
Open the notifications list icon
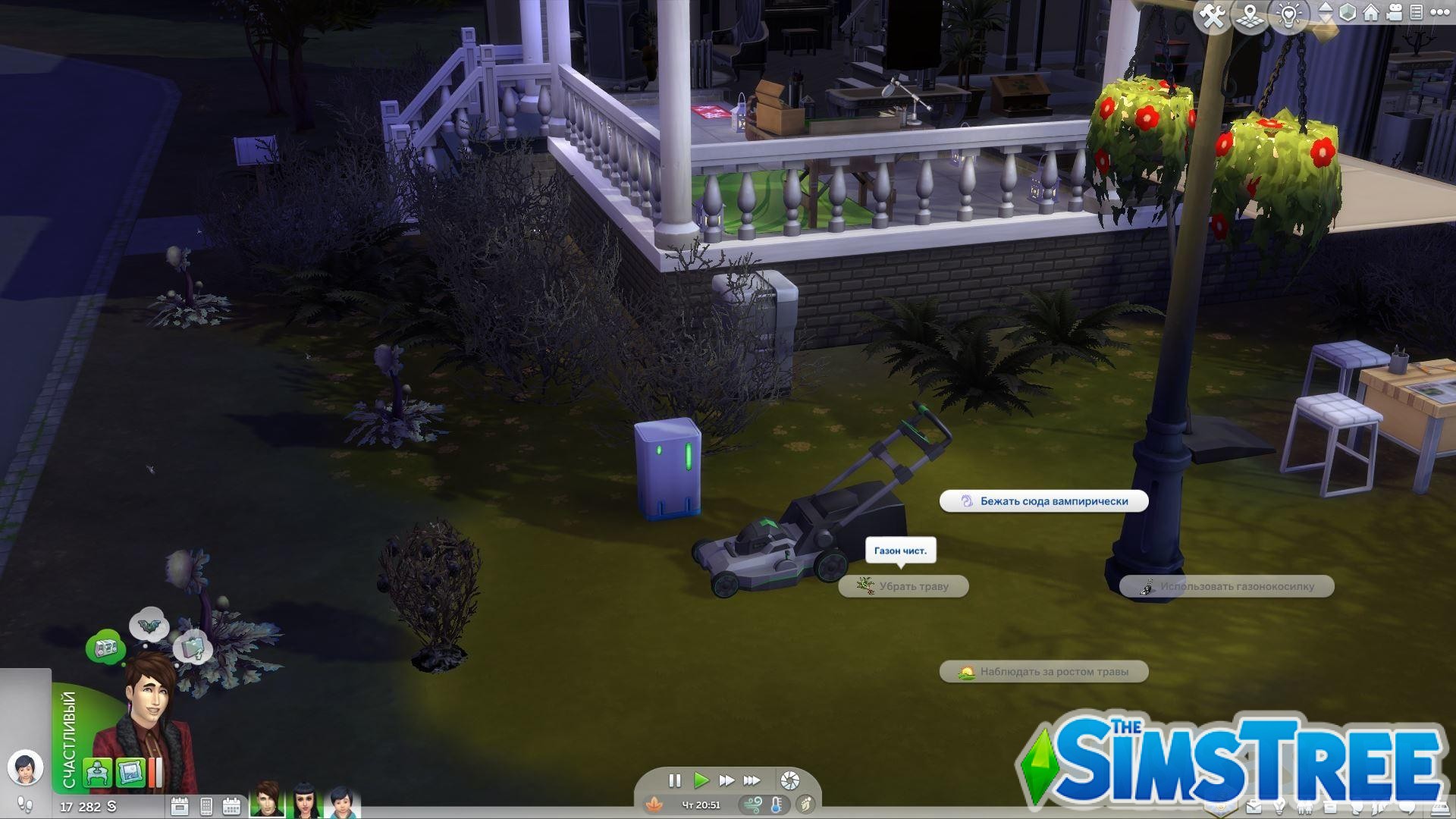(x=1416, y=13)
